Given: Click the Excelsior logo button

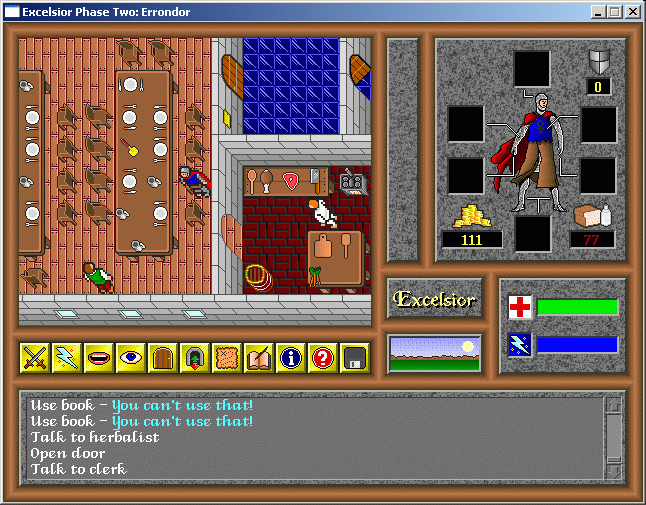Looking at the screenshot, I should 435,299.
